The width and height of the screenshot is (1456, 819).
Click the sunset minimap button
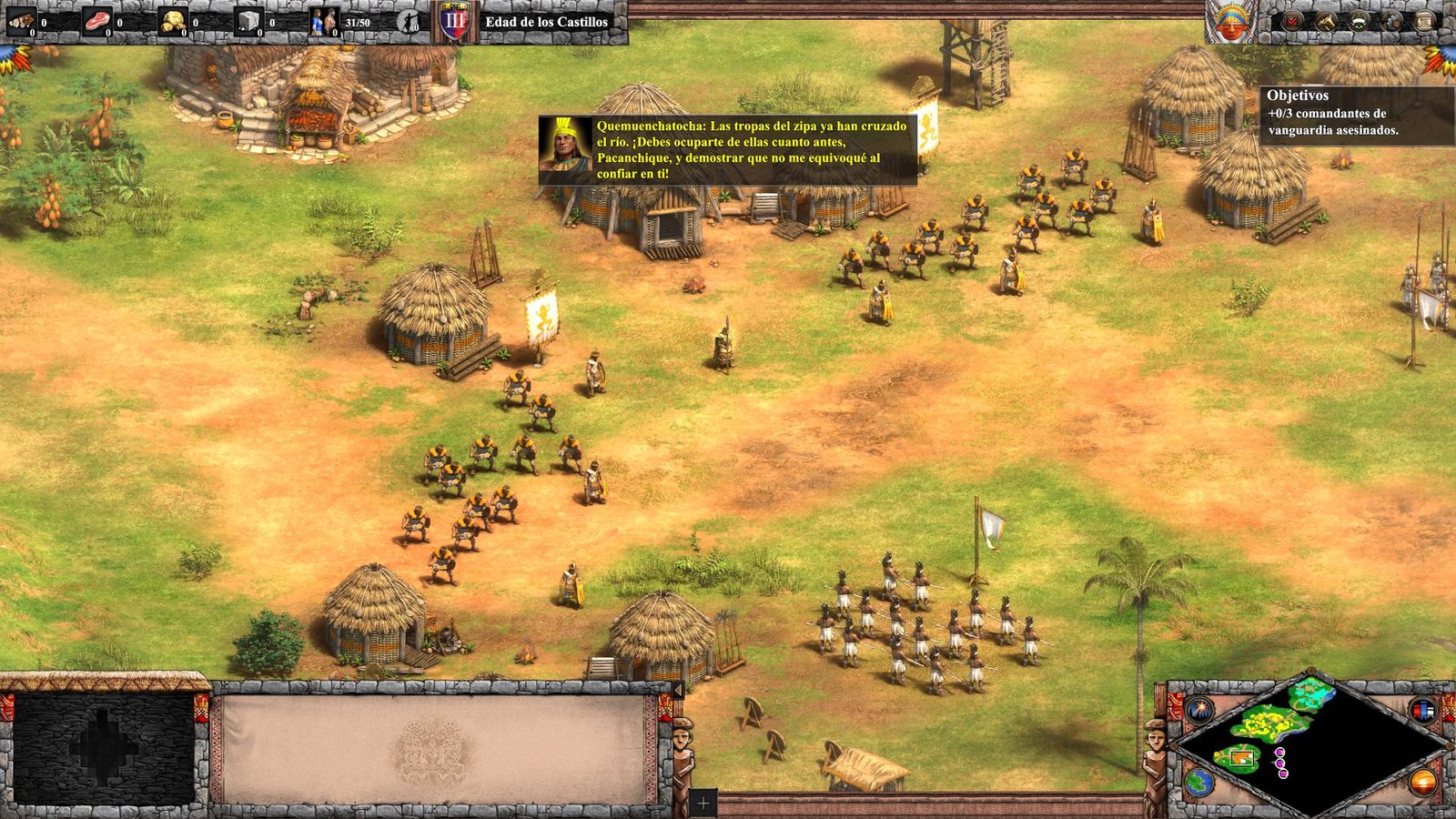point(1423,782)
